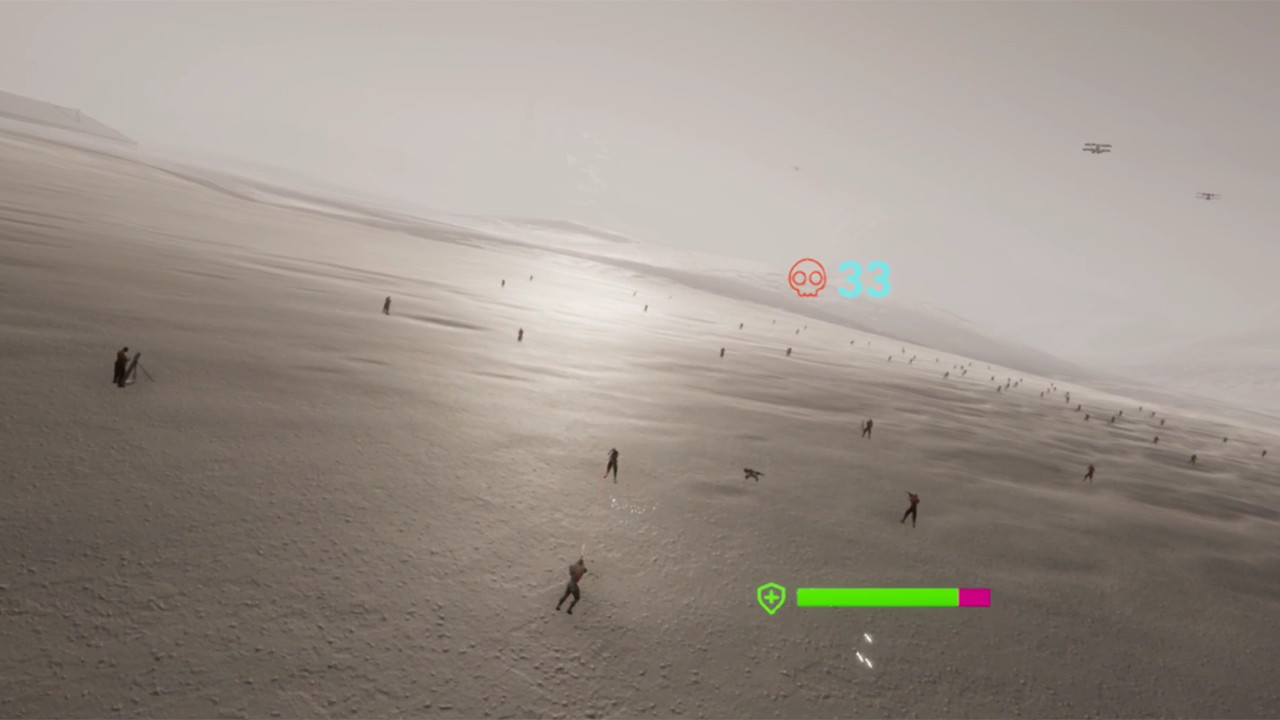Click the red skull kill counter icon

pyautogui.click(x=808, y=278)
